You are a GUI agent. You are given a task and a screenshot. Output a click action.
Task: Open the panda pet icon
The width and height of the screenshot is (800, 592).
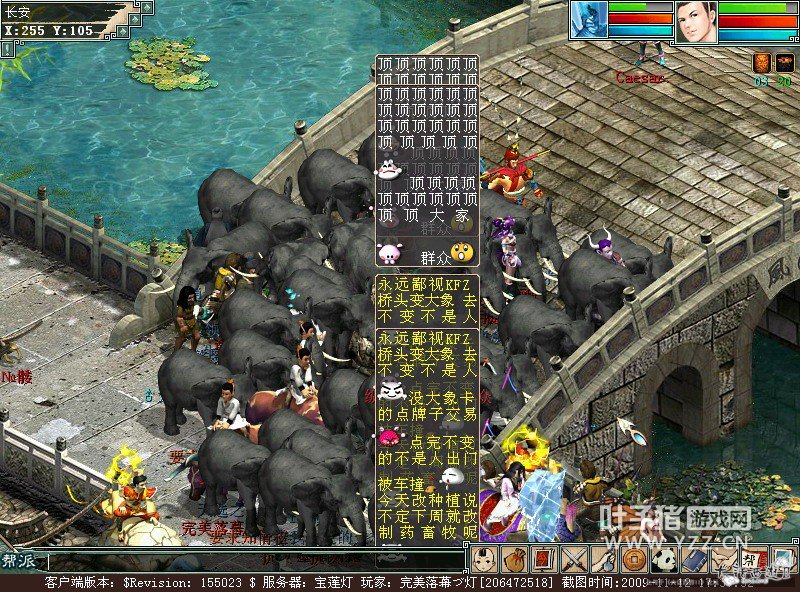pyautogui.click(x=664, y=559)
